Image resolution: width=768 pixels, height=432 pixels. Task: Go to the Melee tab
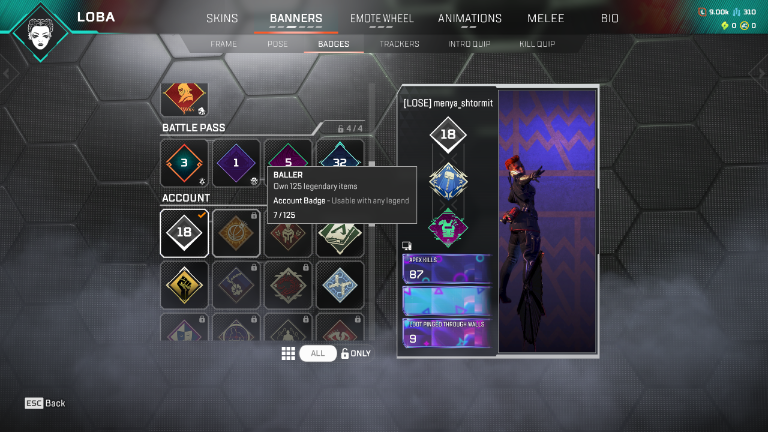coord(545,18)
